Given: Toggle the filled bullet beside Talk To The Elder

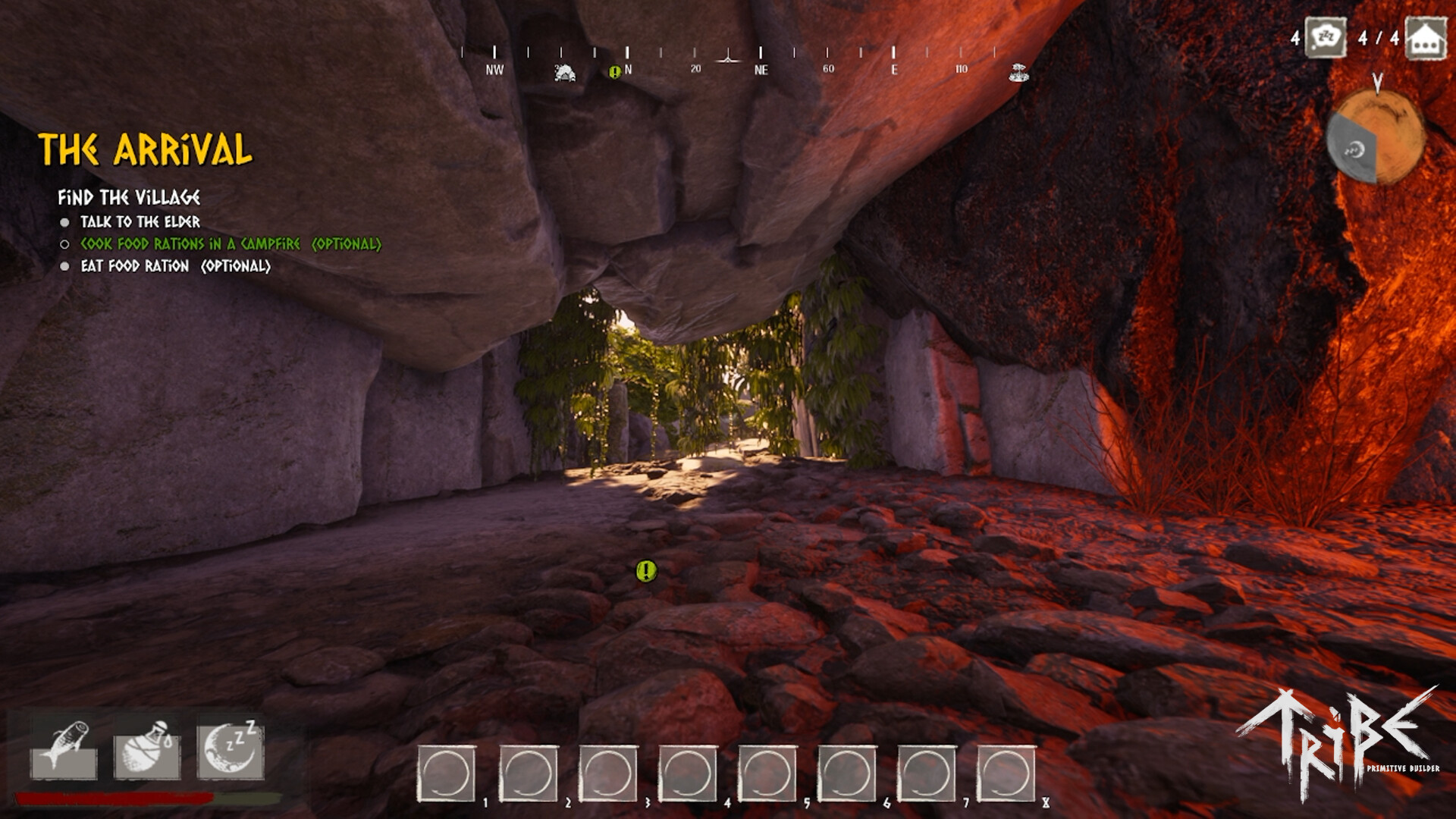Looking at the screenshot, I should (x=66, y=223).
